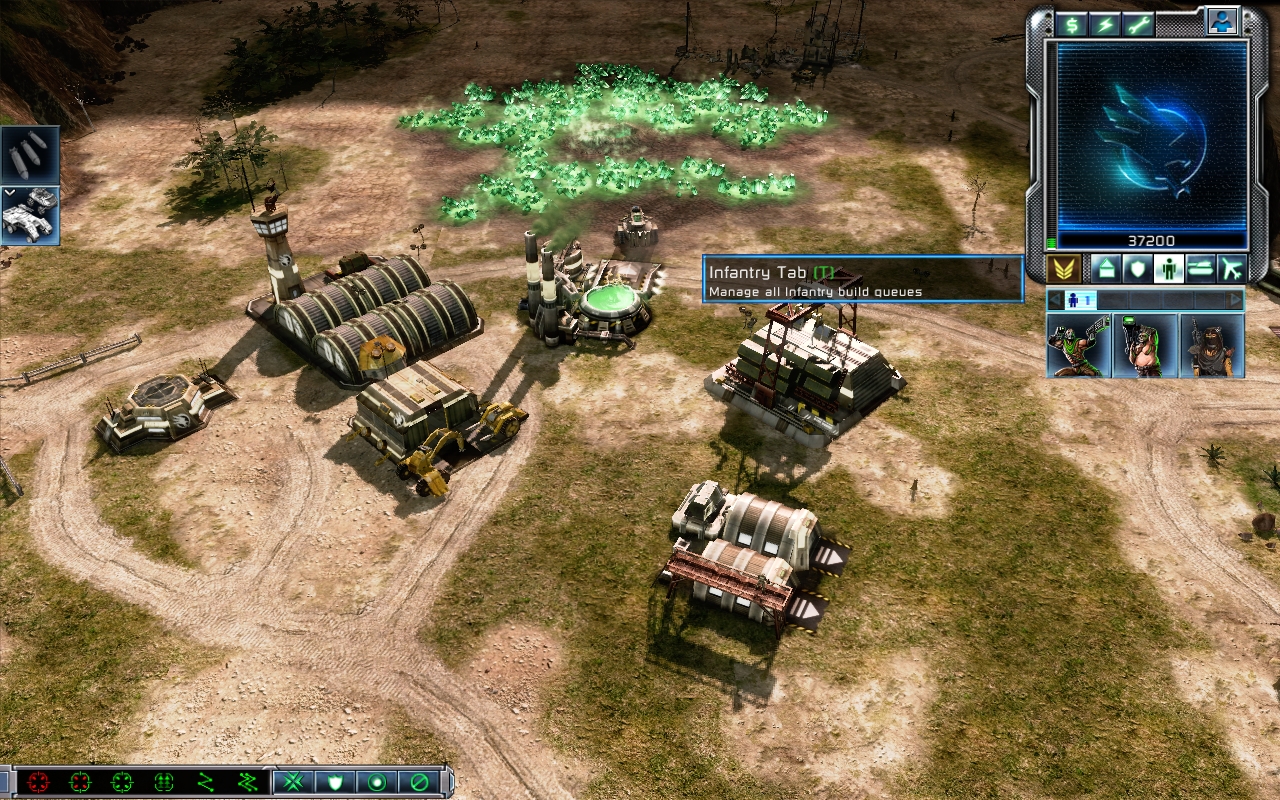The height and width of the screenshot is (800, 1280).
Task: Use the armored vehicles support power
Action: tap(30, 215)
